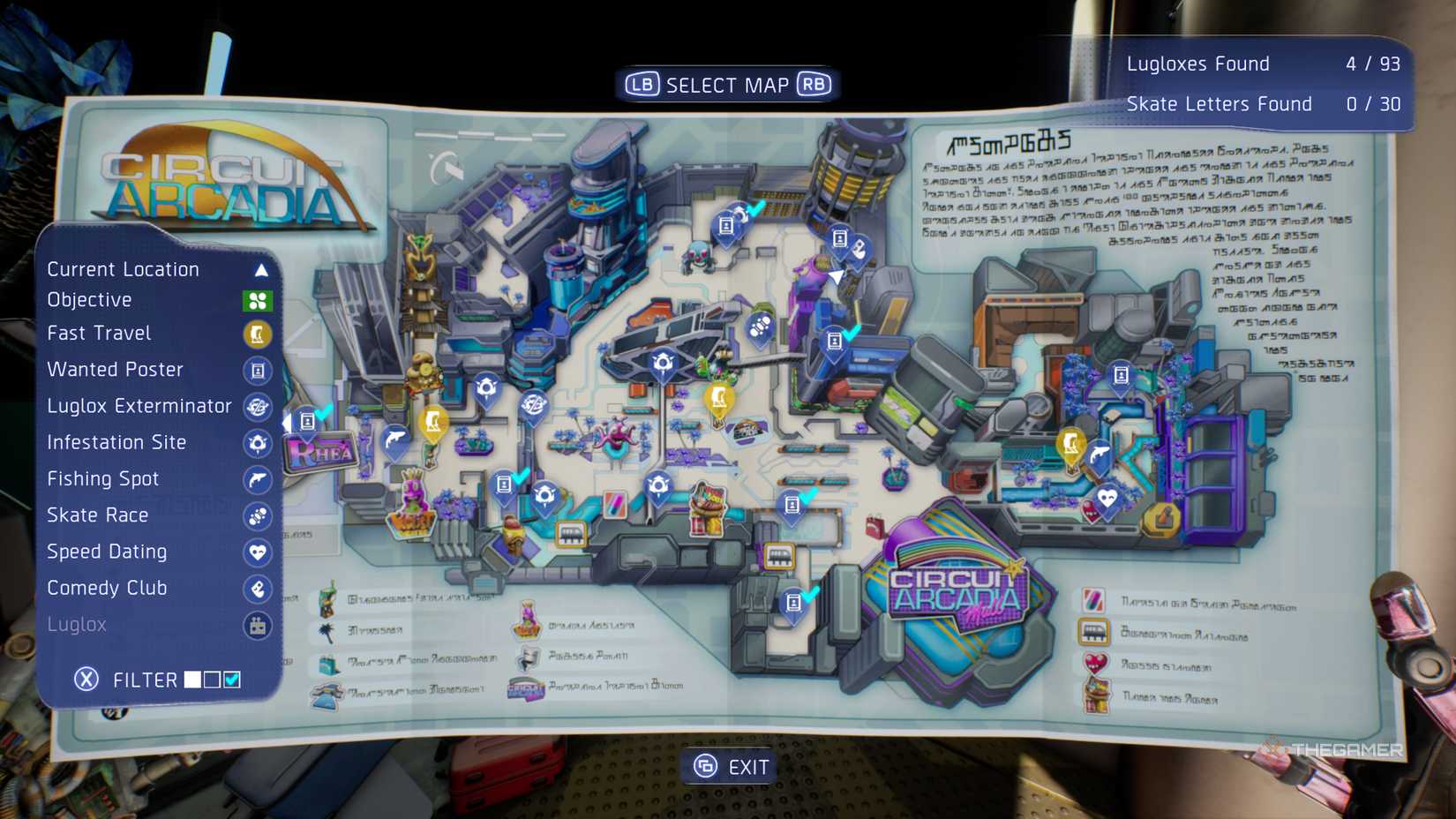This screenshot has width=1456, height=819.
Task: Check the middle filter checkbox
Action: (212, 679)
